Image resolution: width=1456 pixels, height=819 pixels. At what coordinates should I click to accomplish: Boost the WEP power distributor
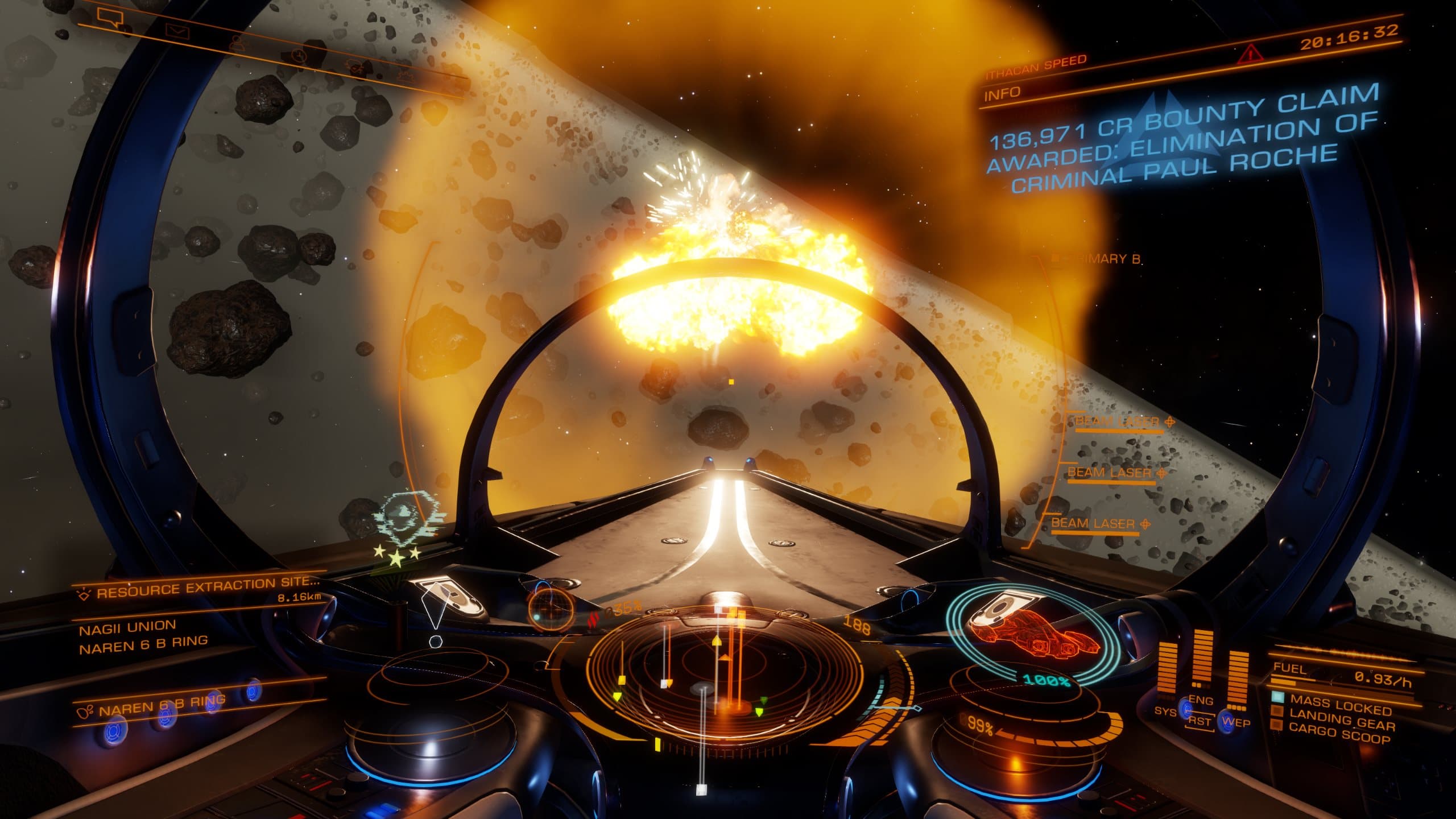[1235, 723]
